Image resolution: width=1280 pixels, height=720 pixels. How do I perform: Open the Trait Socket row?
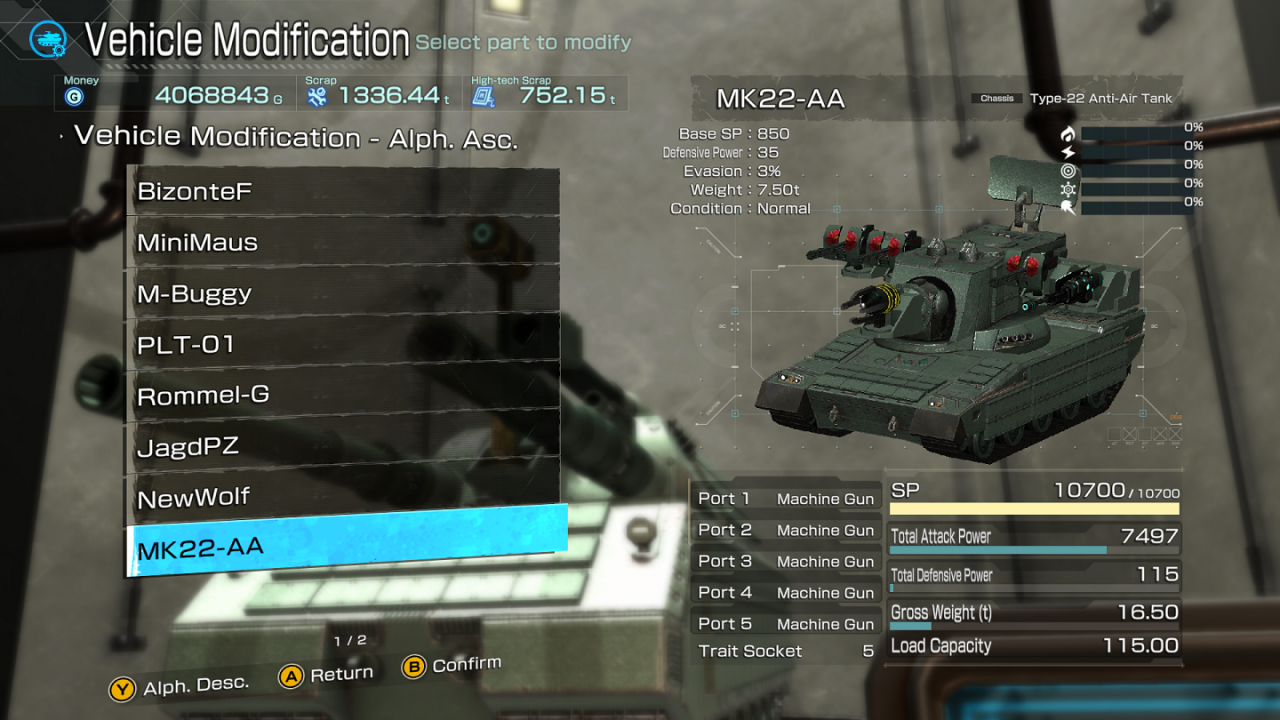point(785,651)
